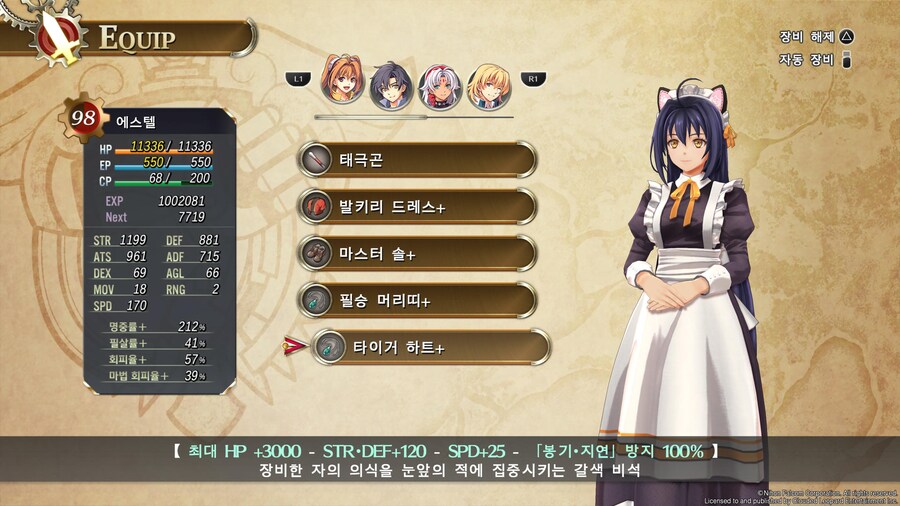The height and width of the screenshot is (506, 900).
Task: Select the 태극곤 weapon slot
Action: pos(416,160)
